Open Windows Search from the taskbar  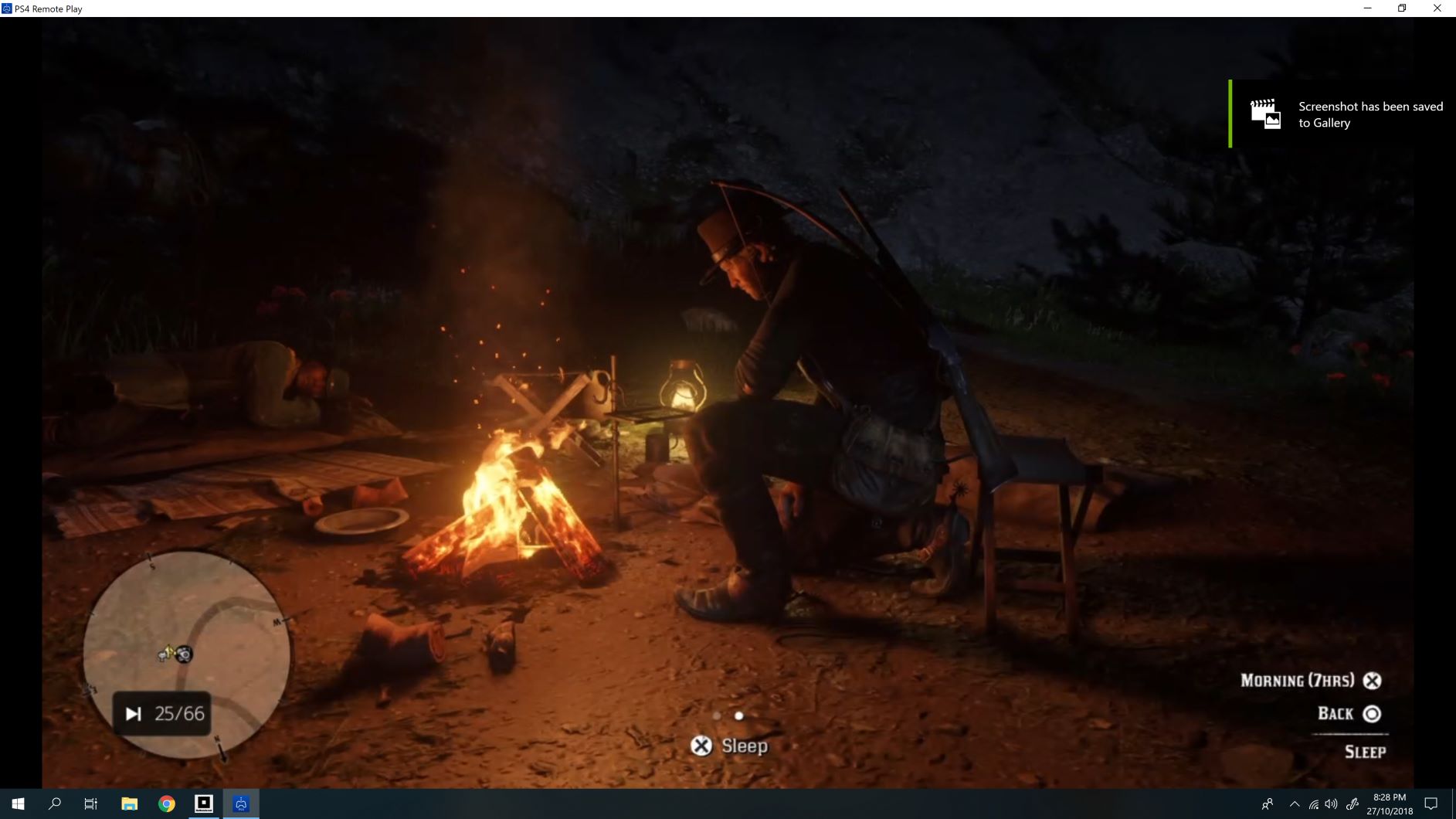point(54,803)
